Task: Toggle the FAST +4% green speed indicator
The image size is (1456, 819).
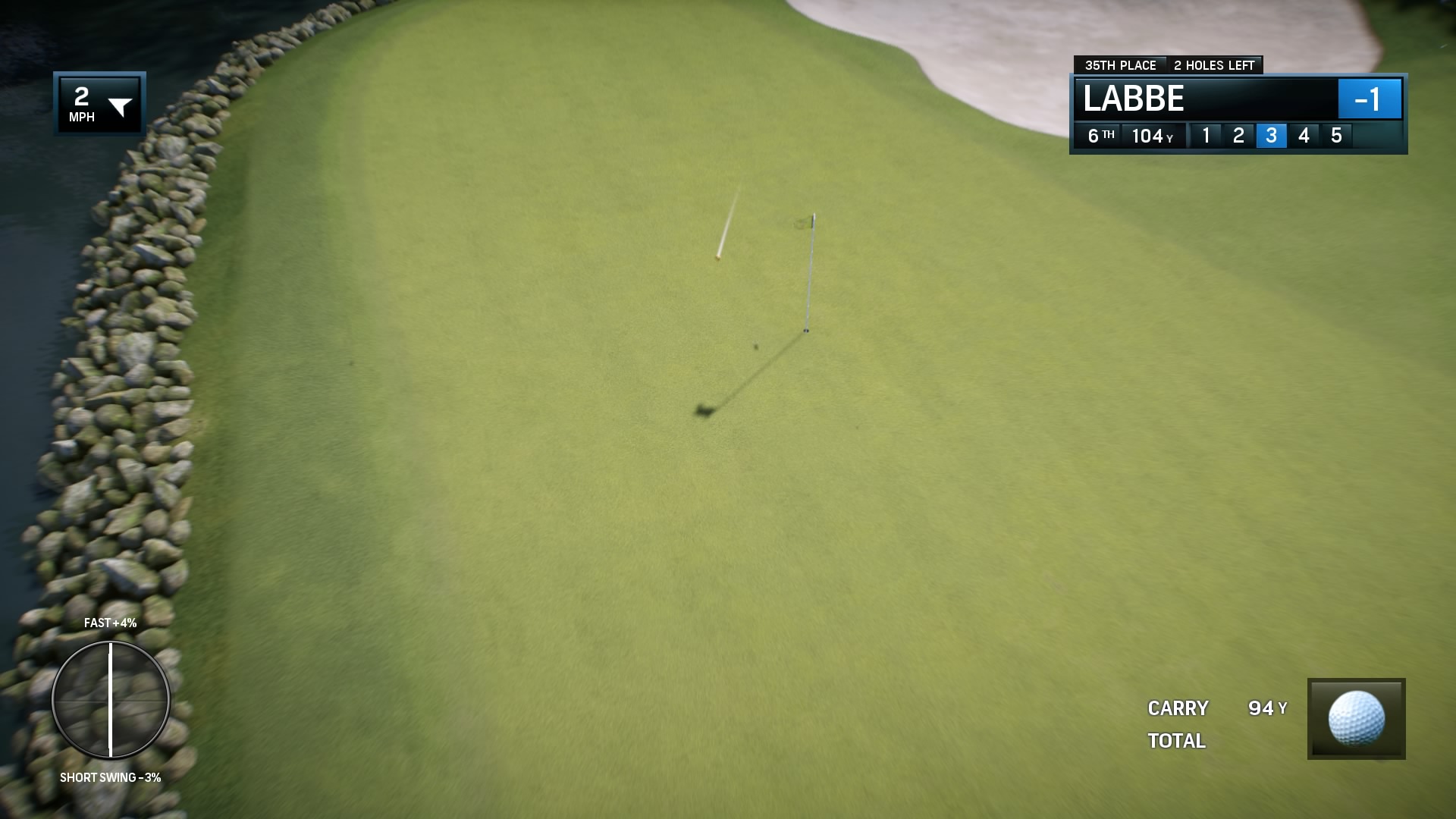Action: click(x=109, y=624)
